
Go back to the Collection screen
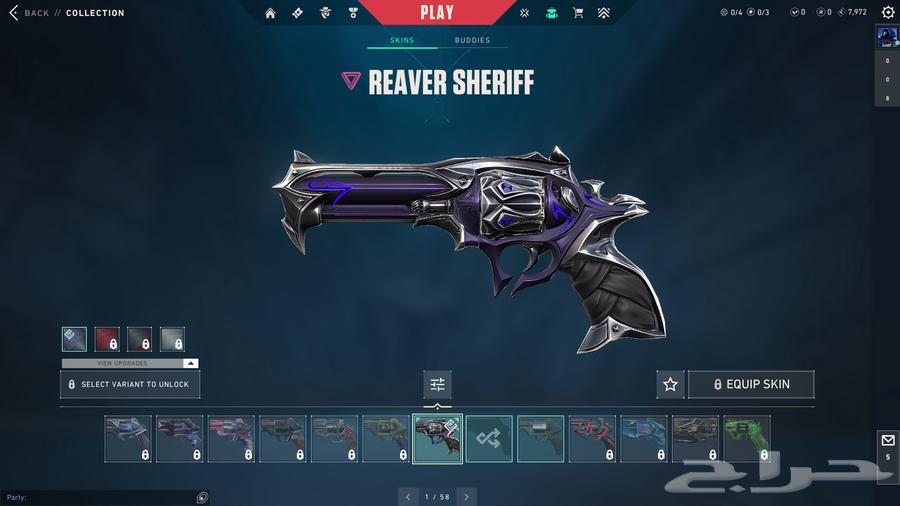point(30,13)
